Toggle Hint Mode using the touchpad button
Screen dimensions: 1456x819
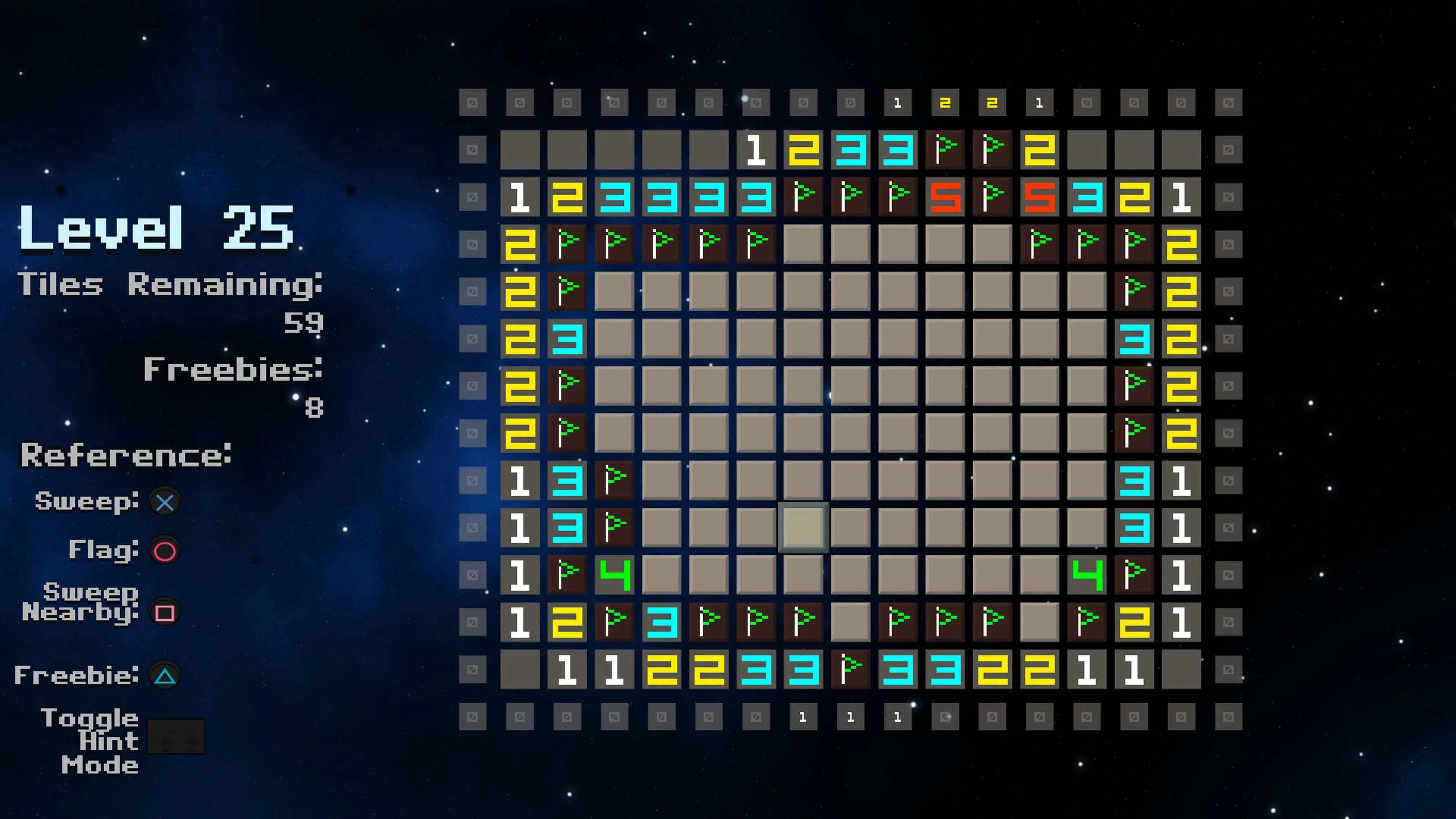tap(176, 736)
